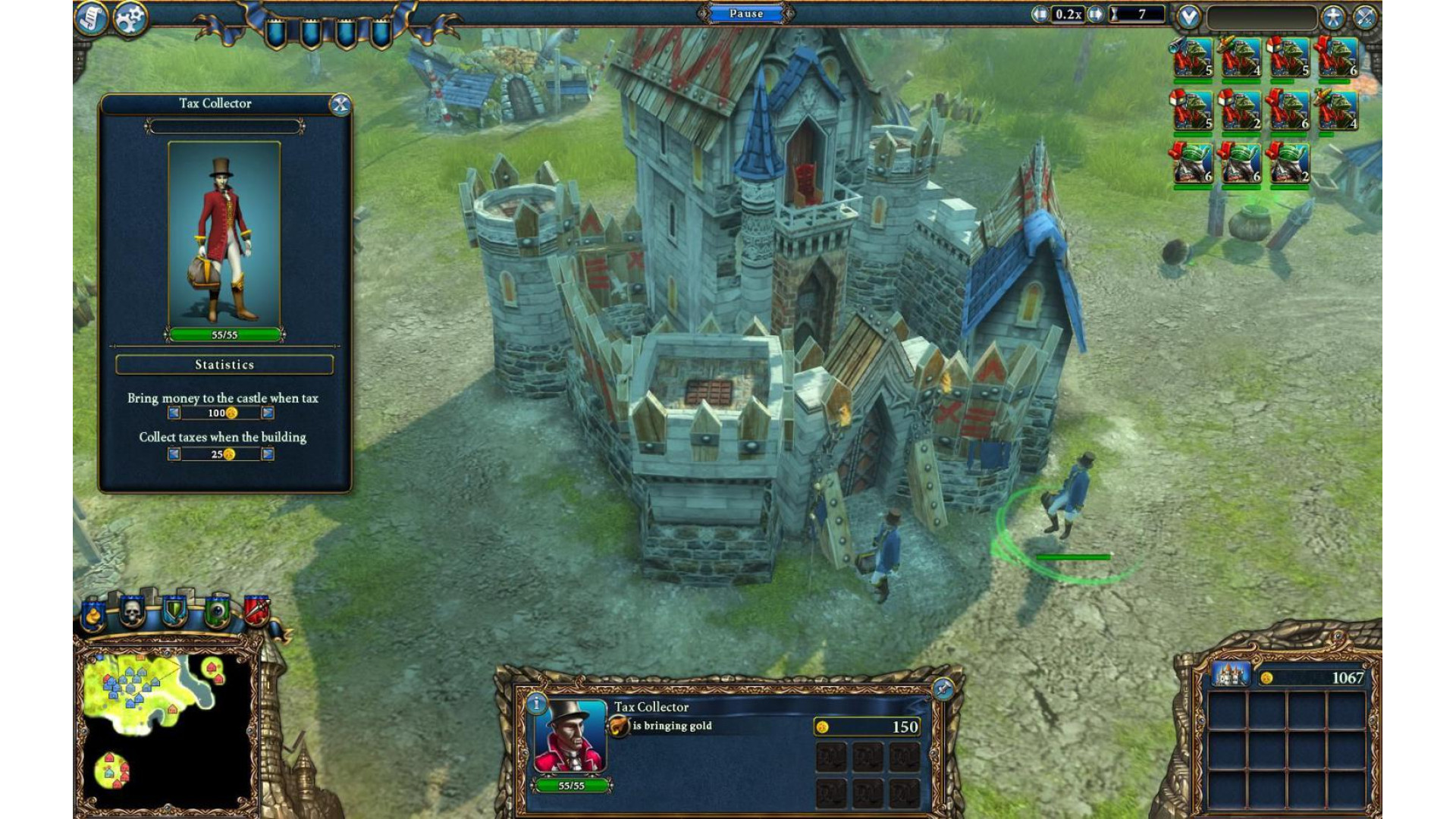
Task: Click the person figure button
Action: [1332, 17]
